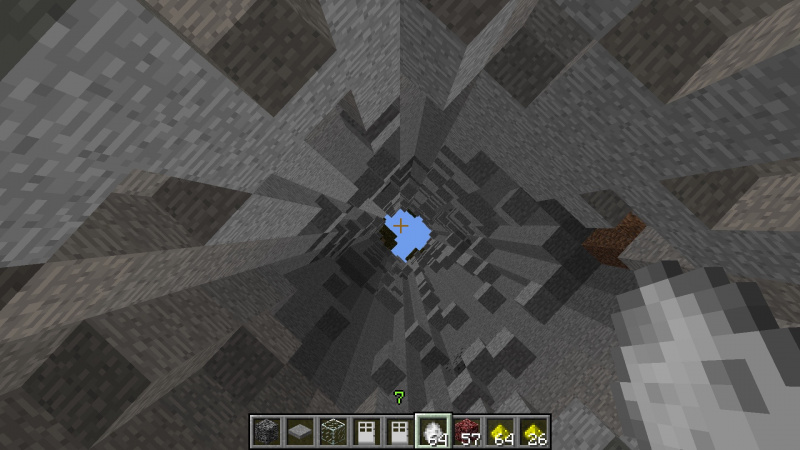Select the dark cobblestone block slot
Screen dimensions: 800x450
tap(264, 431)
